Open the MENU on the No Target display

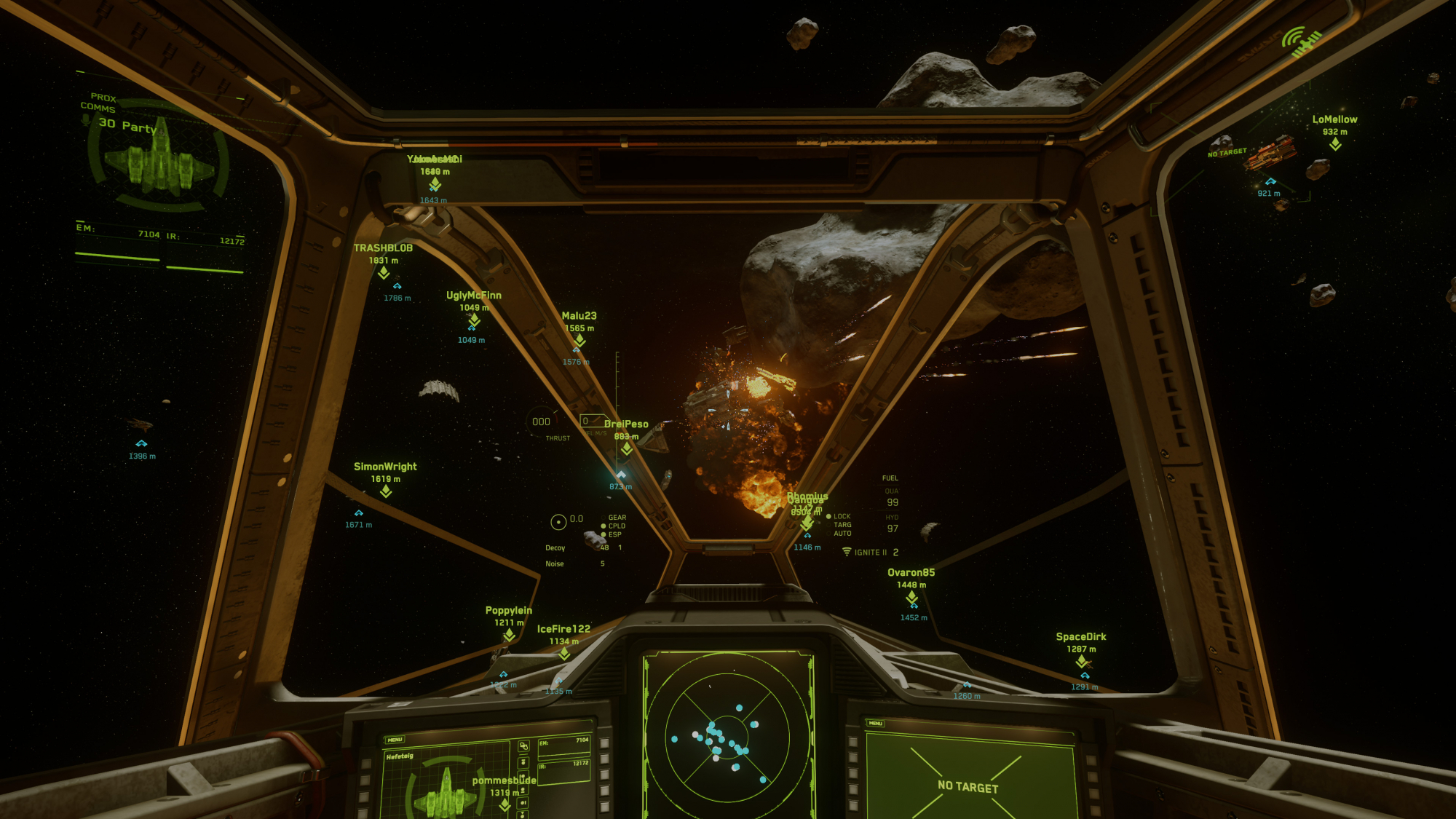(x=875, y=723)
